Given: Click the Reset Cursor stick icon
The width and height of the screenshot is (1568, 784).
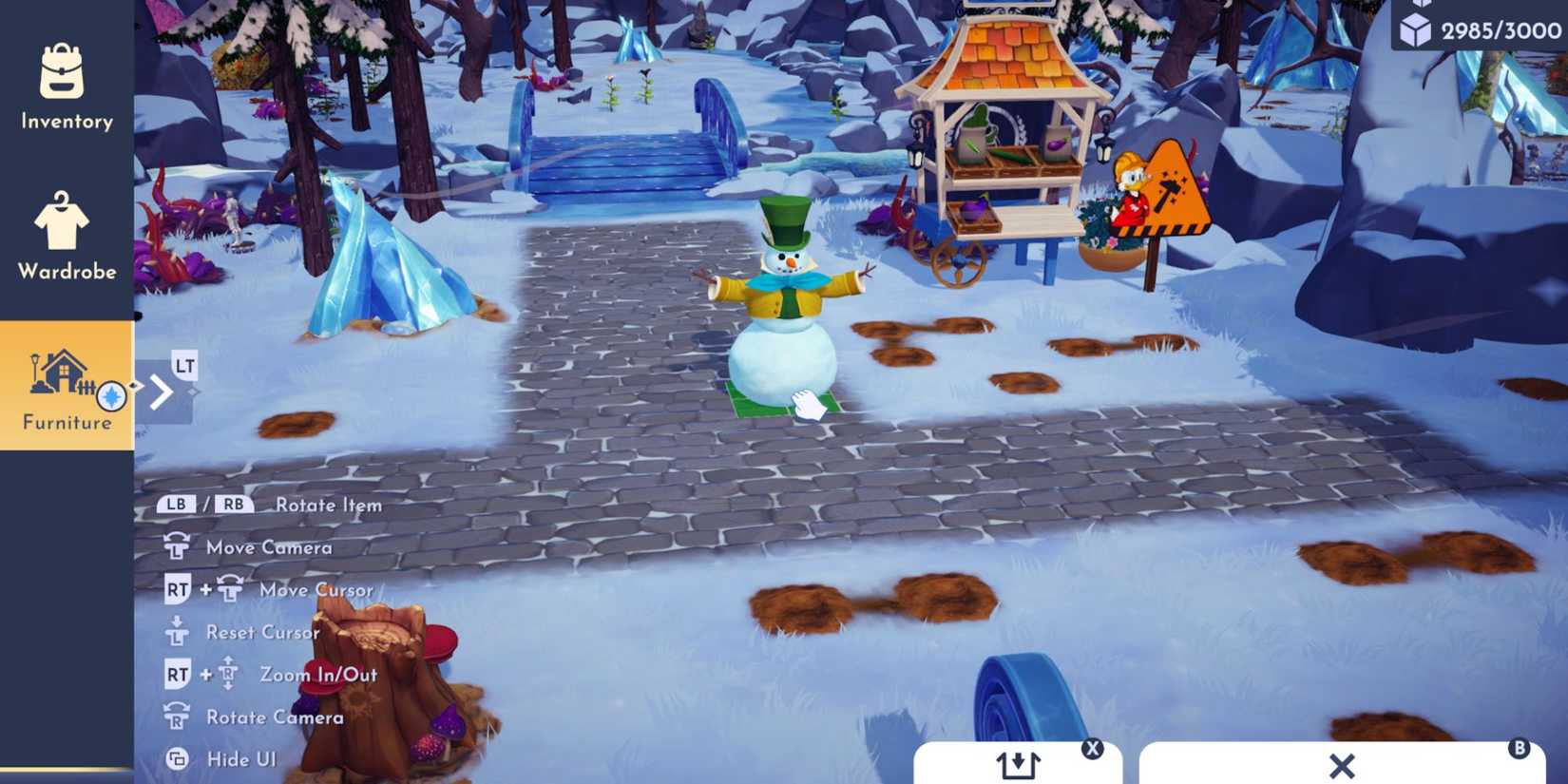Looking at the screenshot, I should (x=177, y=630).
